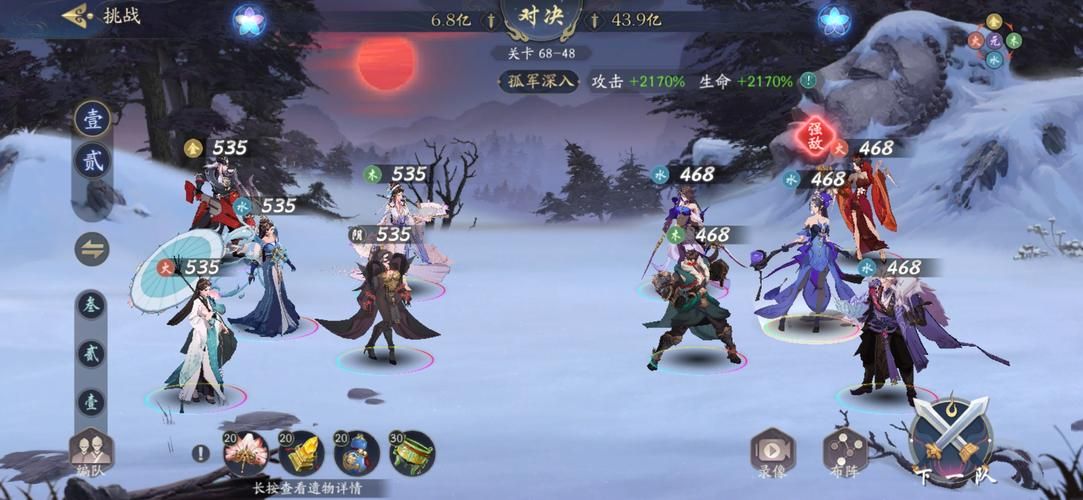Select the golden seal relic
The height and width of the screenshot is (500, 1083).
(300, 454)
